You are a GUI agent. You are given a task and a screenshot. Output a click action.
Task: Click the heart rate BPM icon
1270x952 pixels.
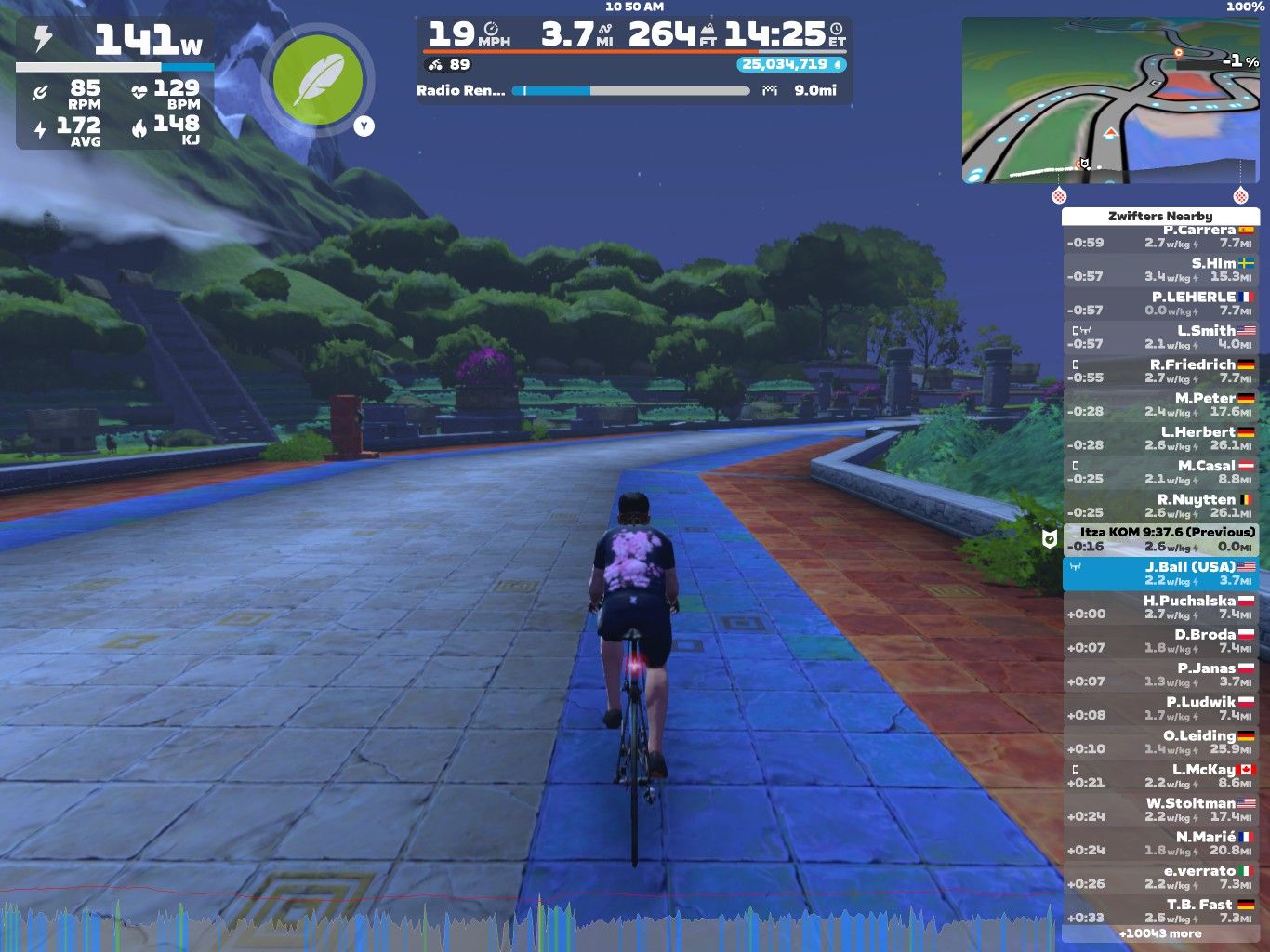pyautogui.click(x=141, y=91)
